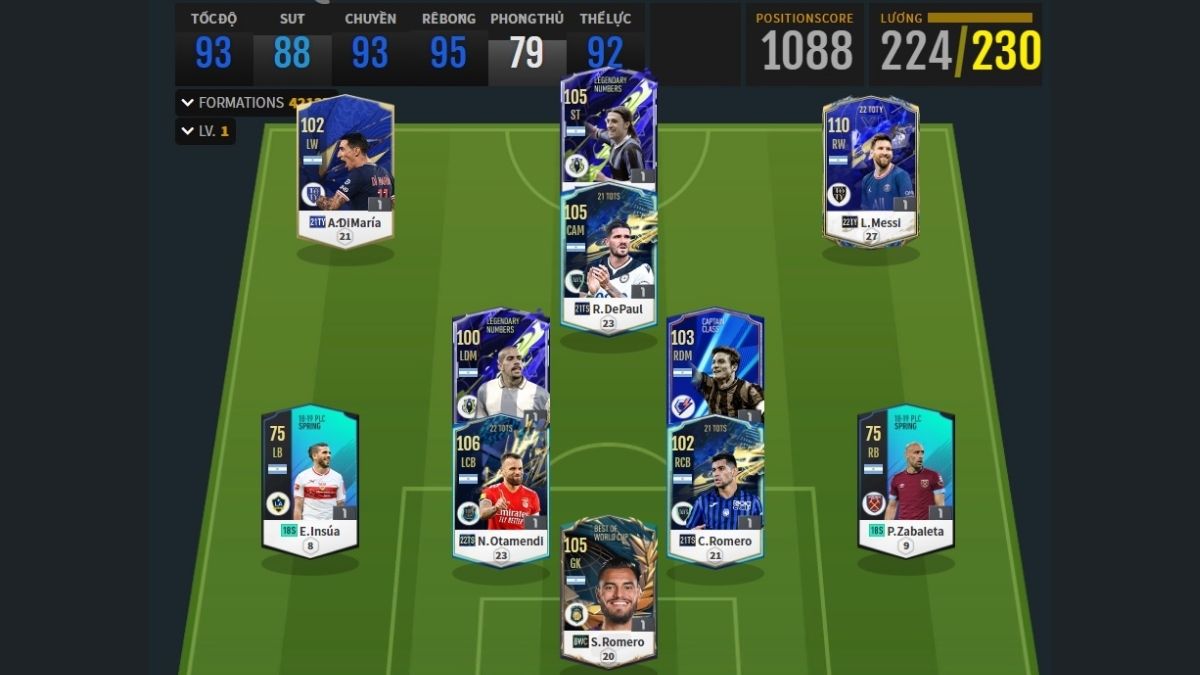The image size is (1200, 675).
Task: Select goalkeeper S. Romero's card
Action: point(608,590)
